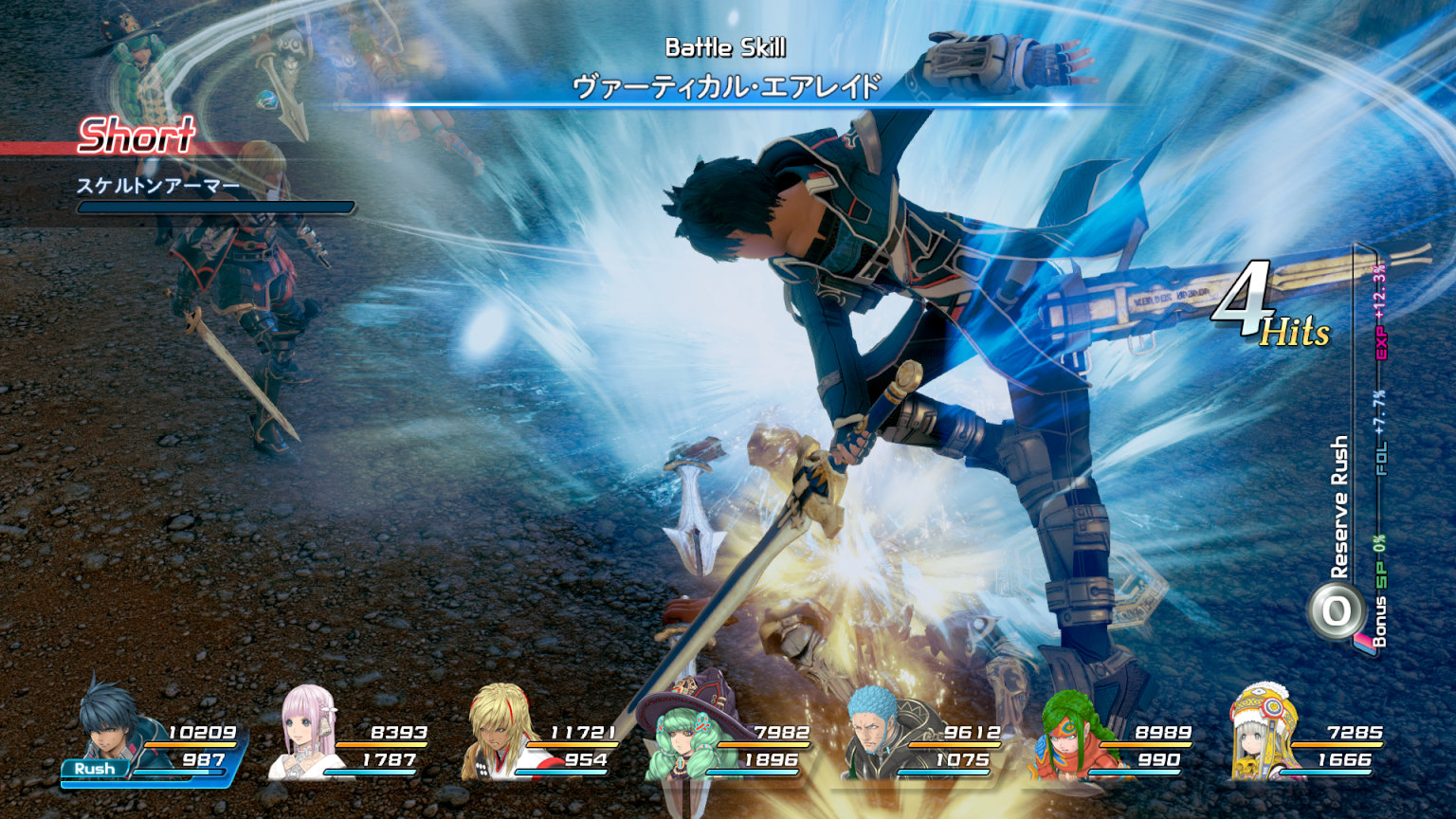Activate the blue Rush label
The width and height of the screenshot is (1456, 819).
[95, 769]
